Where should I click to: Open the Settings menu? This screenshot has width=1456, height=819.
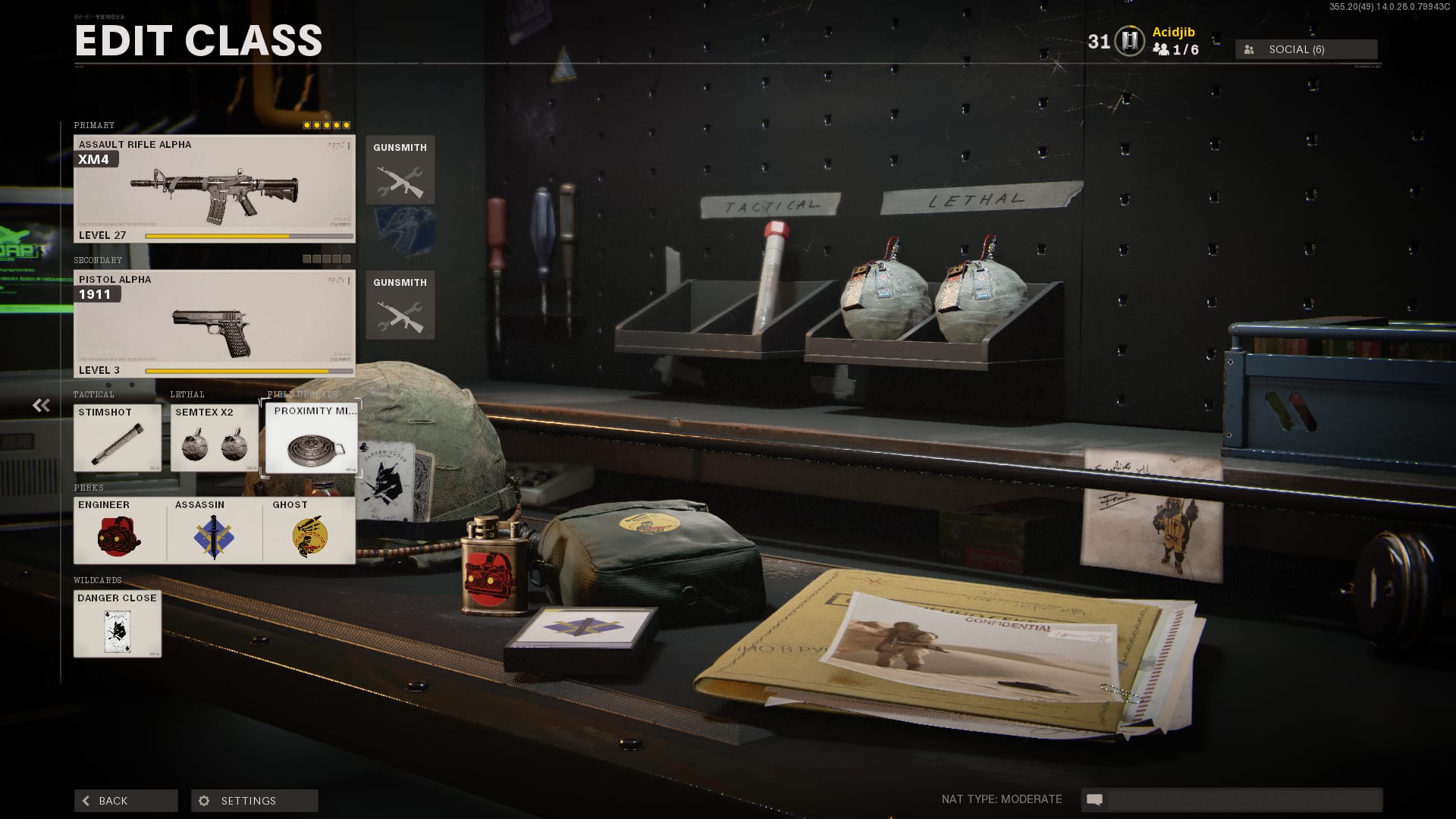pos(254,801)
